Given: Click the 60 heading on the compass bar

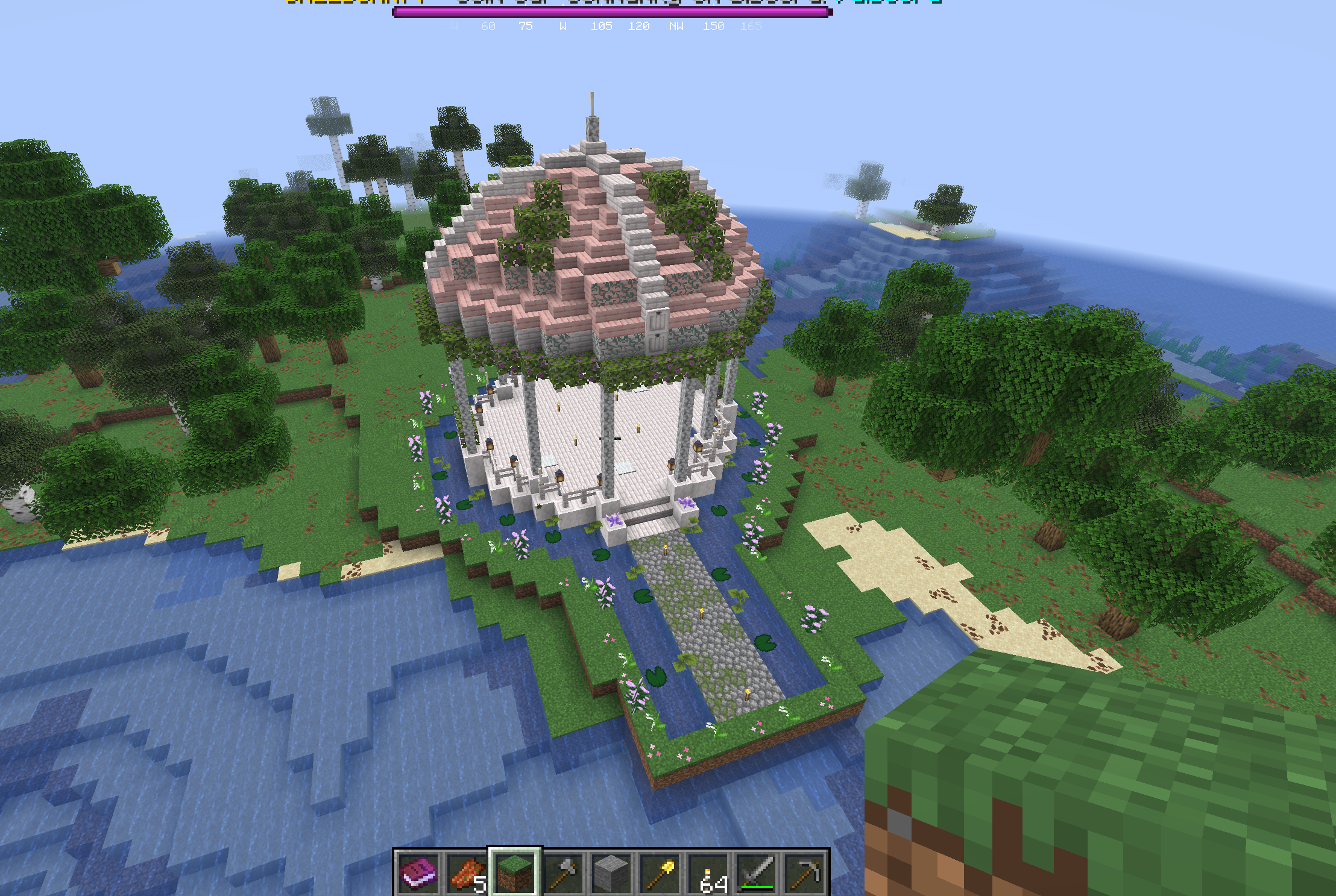Looking at the screenshot, I should click(487, 26).
